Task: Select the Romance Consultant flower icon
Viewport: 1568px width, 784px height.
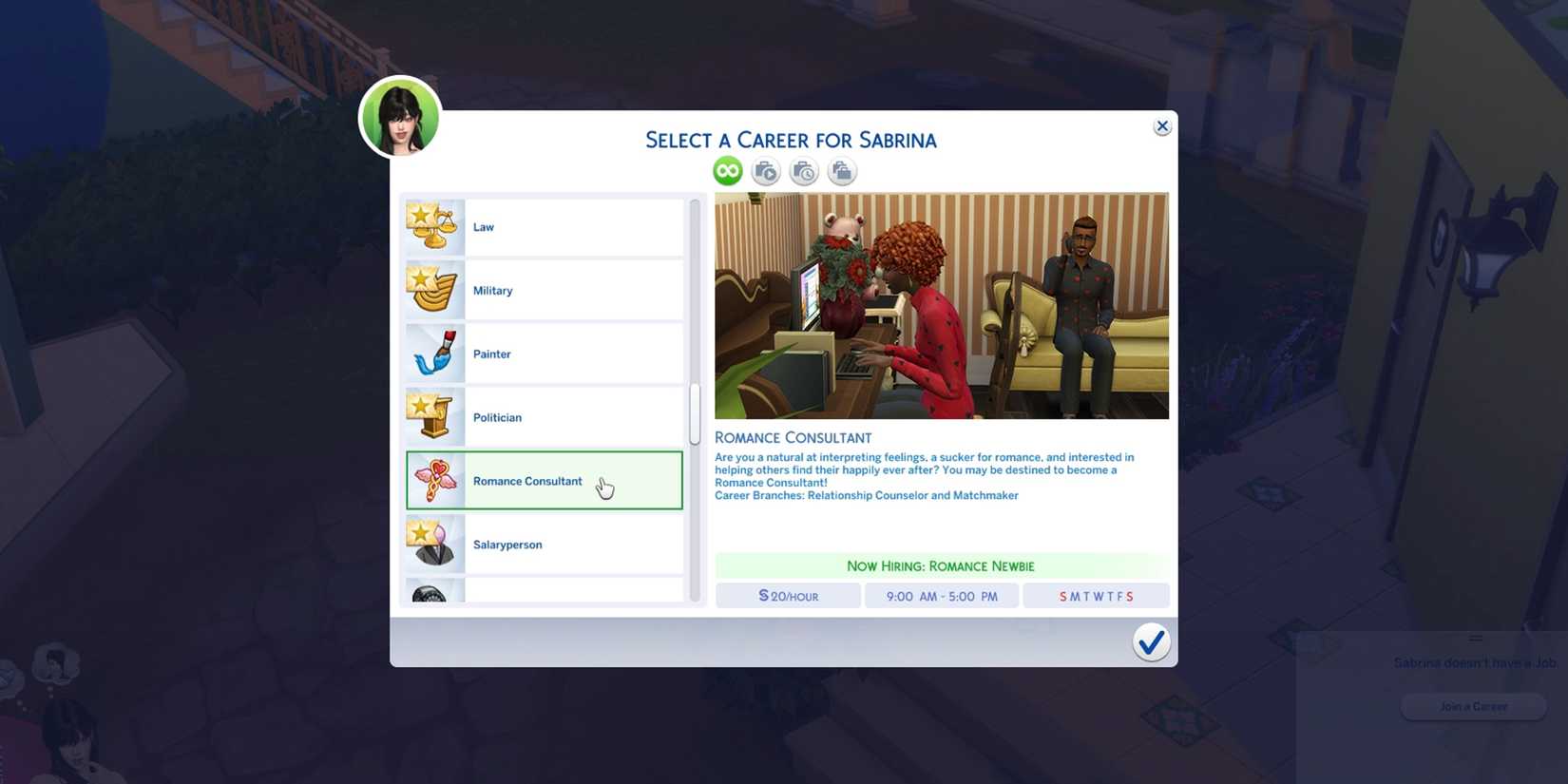Action: click(434, 480)
